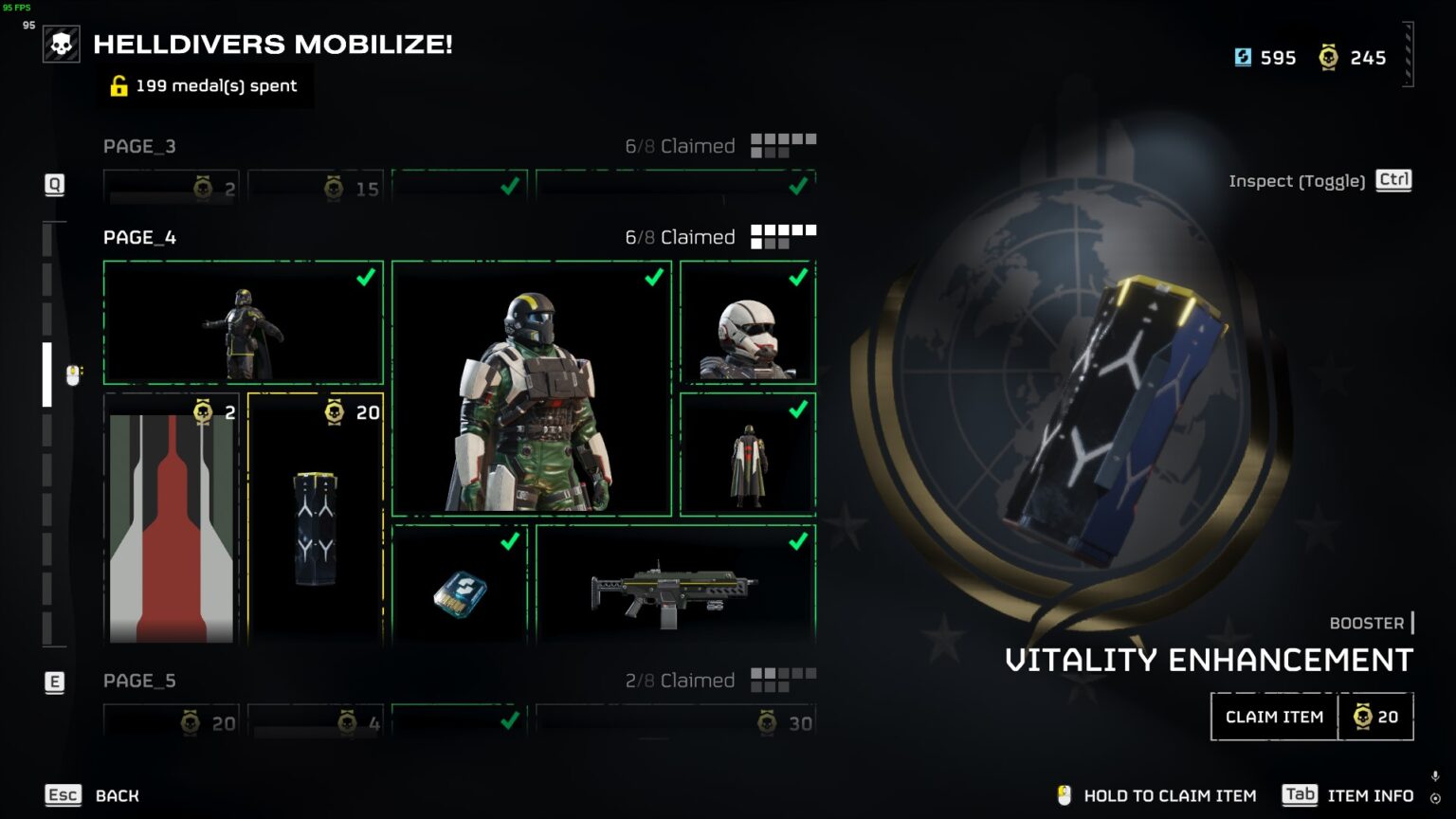
Task: Select the 30 medal item on PAGE_5
Action: click(675, 723)
